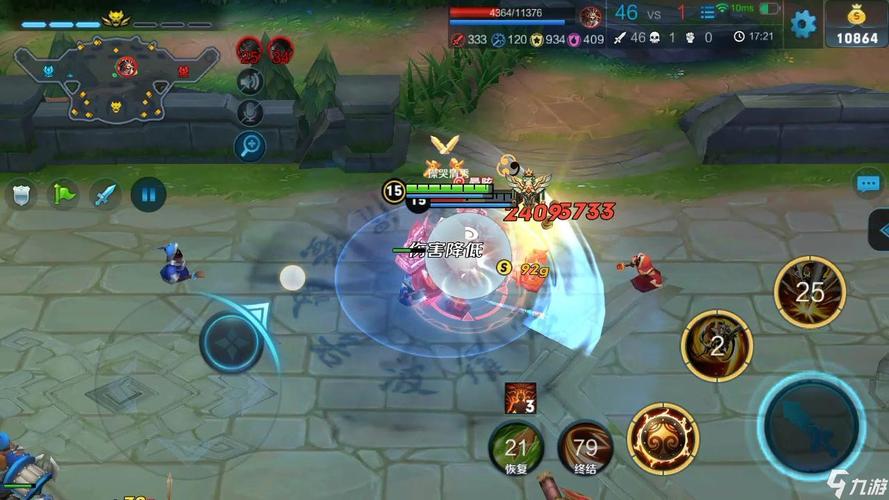Screen dimensions: 889x500
Task: Send the sword attack signal
Action: [106, 194]
